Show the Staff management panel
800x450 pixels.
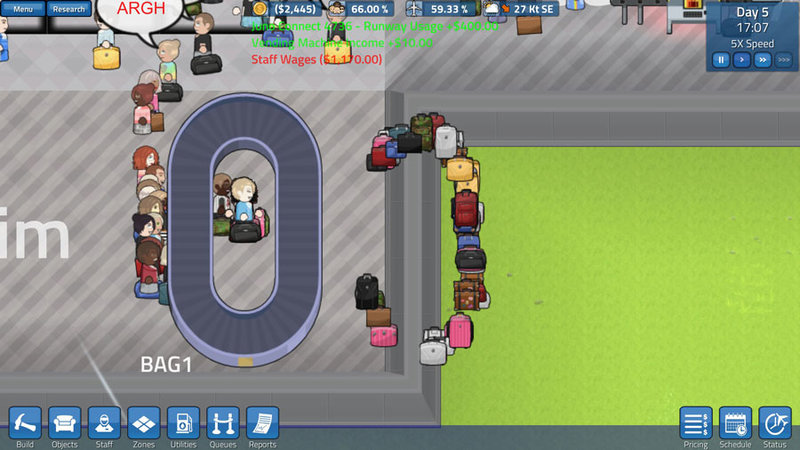[x=104, y=423]
